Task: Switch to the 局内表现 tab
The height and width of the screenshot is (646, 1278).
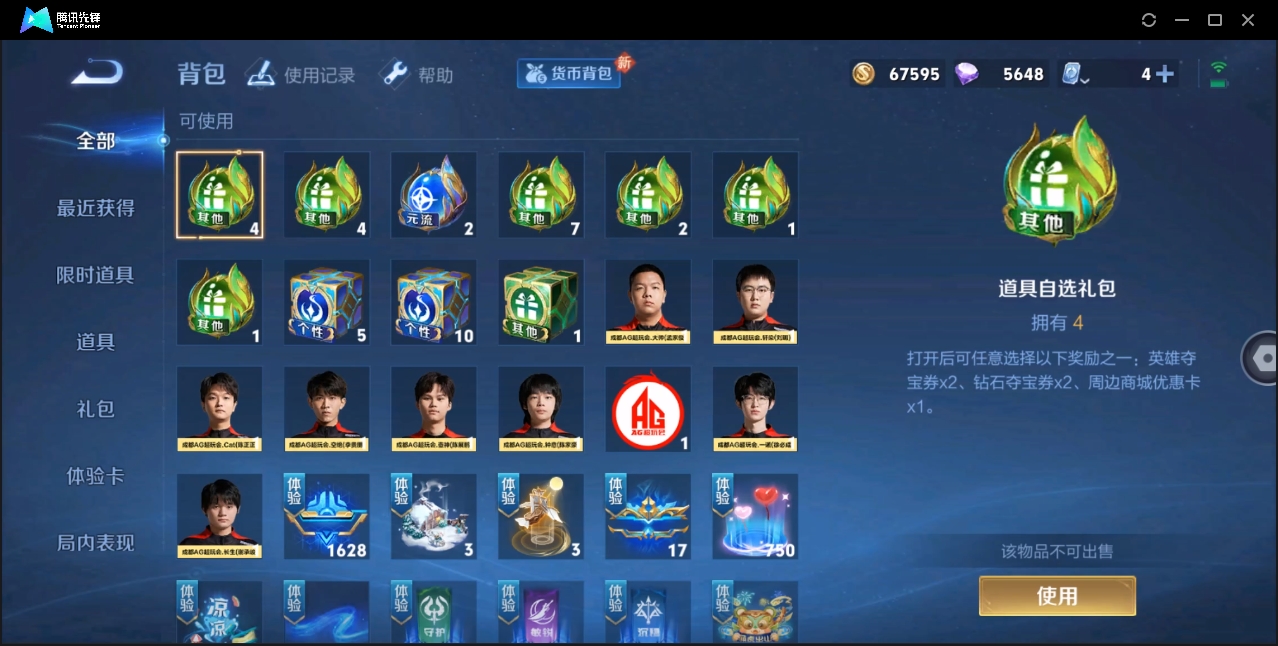Action: tap(95, 543)
